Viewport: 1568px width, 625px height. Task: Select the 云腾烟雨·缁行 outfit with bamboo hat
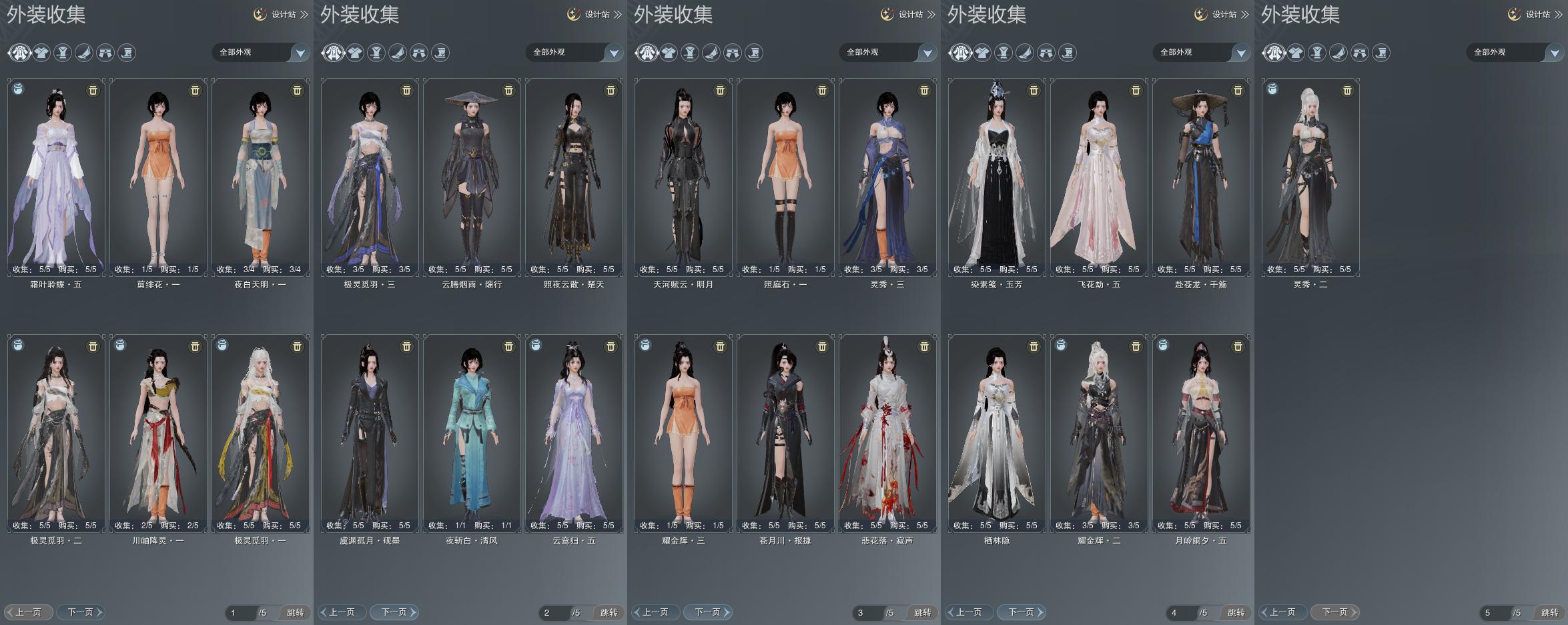(x=472, y=177)
